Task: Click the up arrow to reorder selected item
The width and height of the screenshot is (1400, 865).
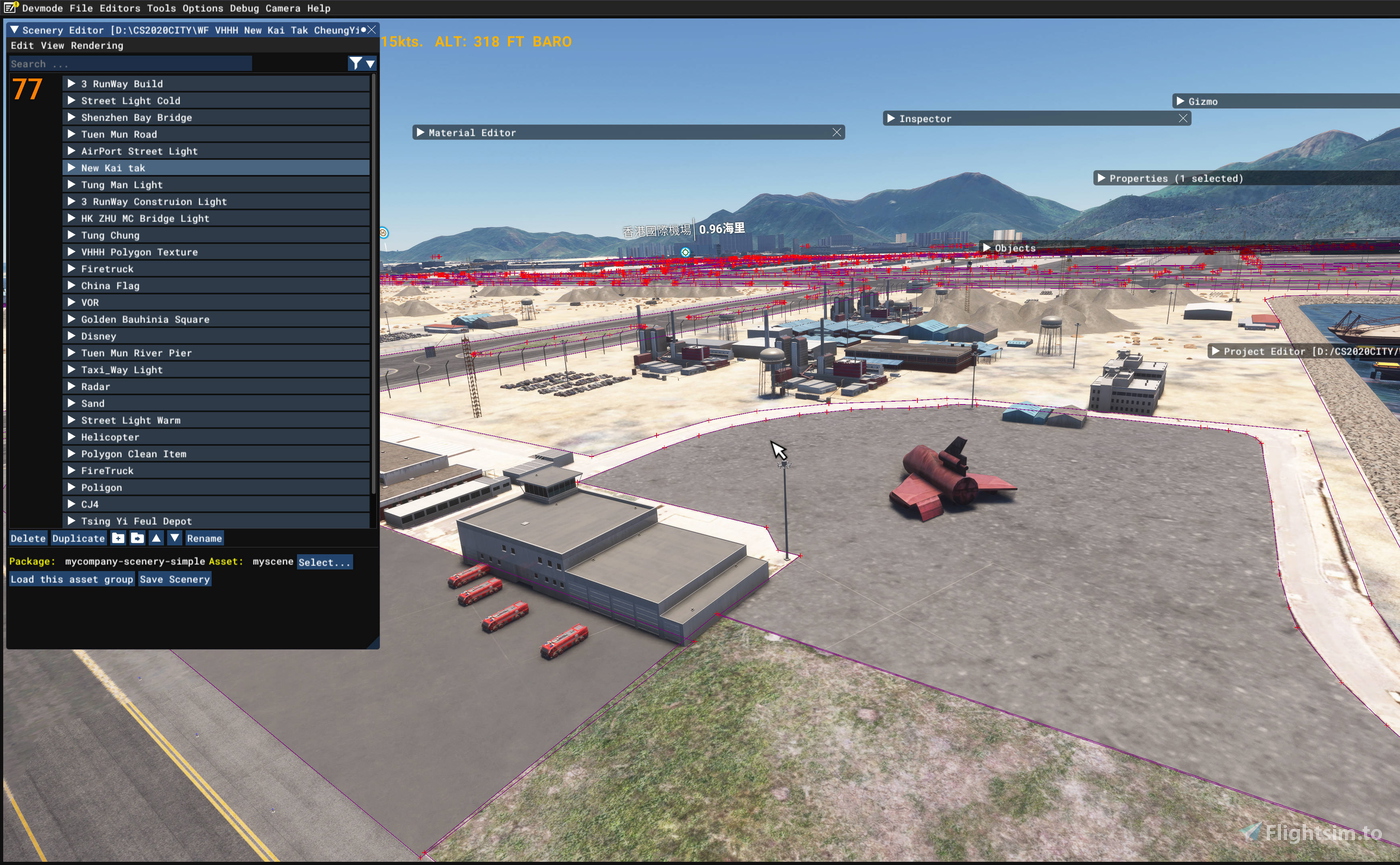Action: 156,538
